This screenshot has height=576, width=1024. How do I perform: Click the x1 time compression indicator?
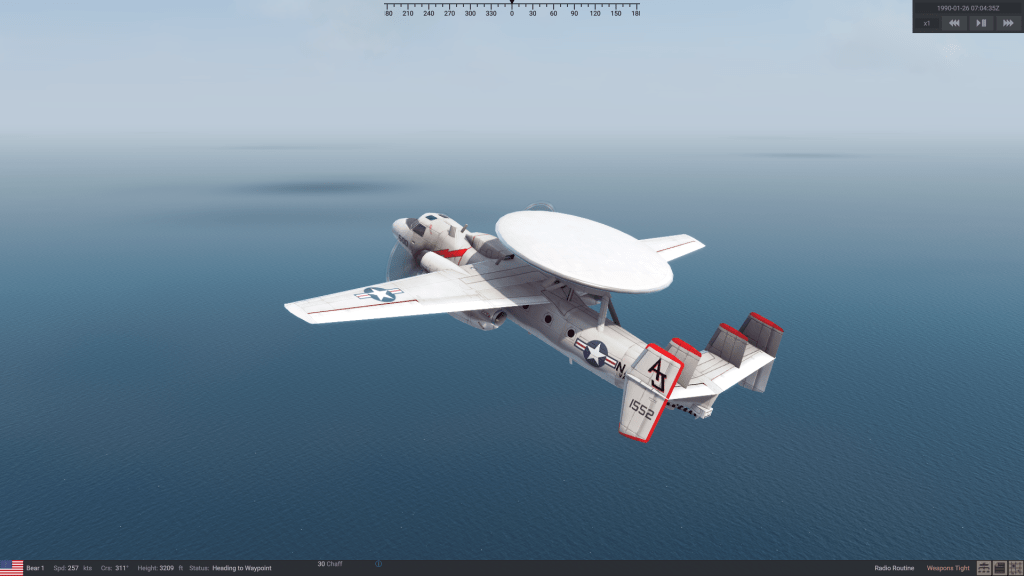pyautogui.click(x=927, y=22)
